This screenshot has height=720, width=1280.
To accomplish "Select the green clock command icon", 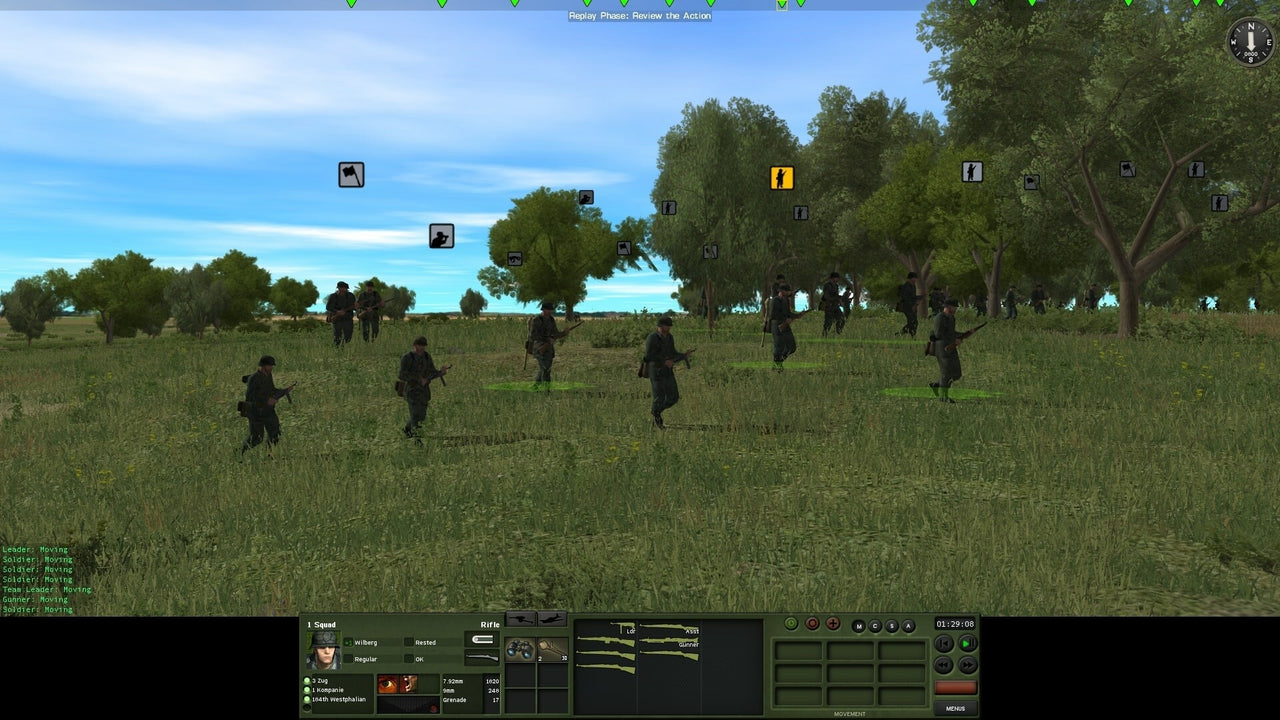I will coord(791,624).
